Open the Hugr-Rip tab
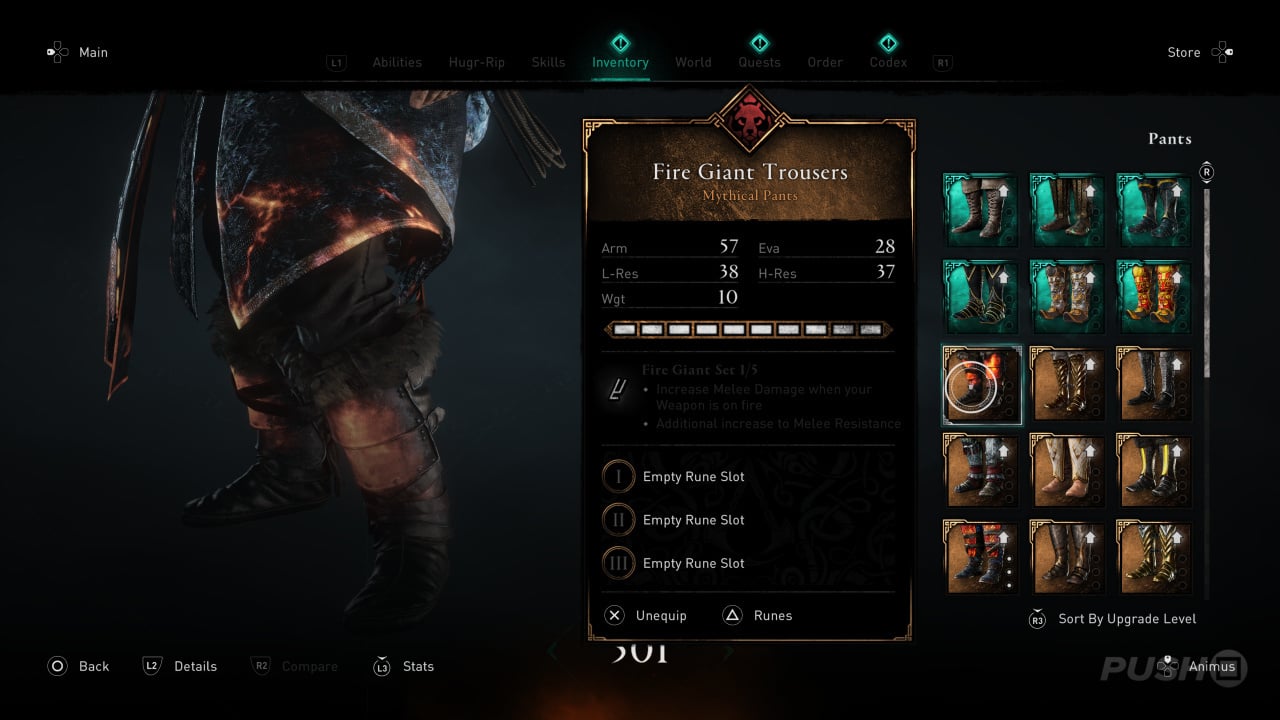The width and height of the screenshot is (1280, 720). pyautogui.click(x=475, y=62)
